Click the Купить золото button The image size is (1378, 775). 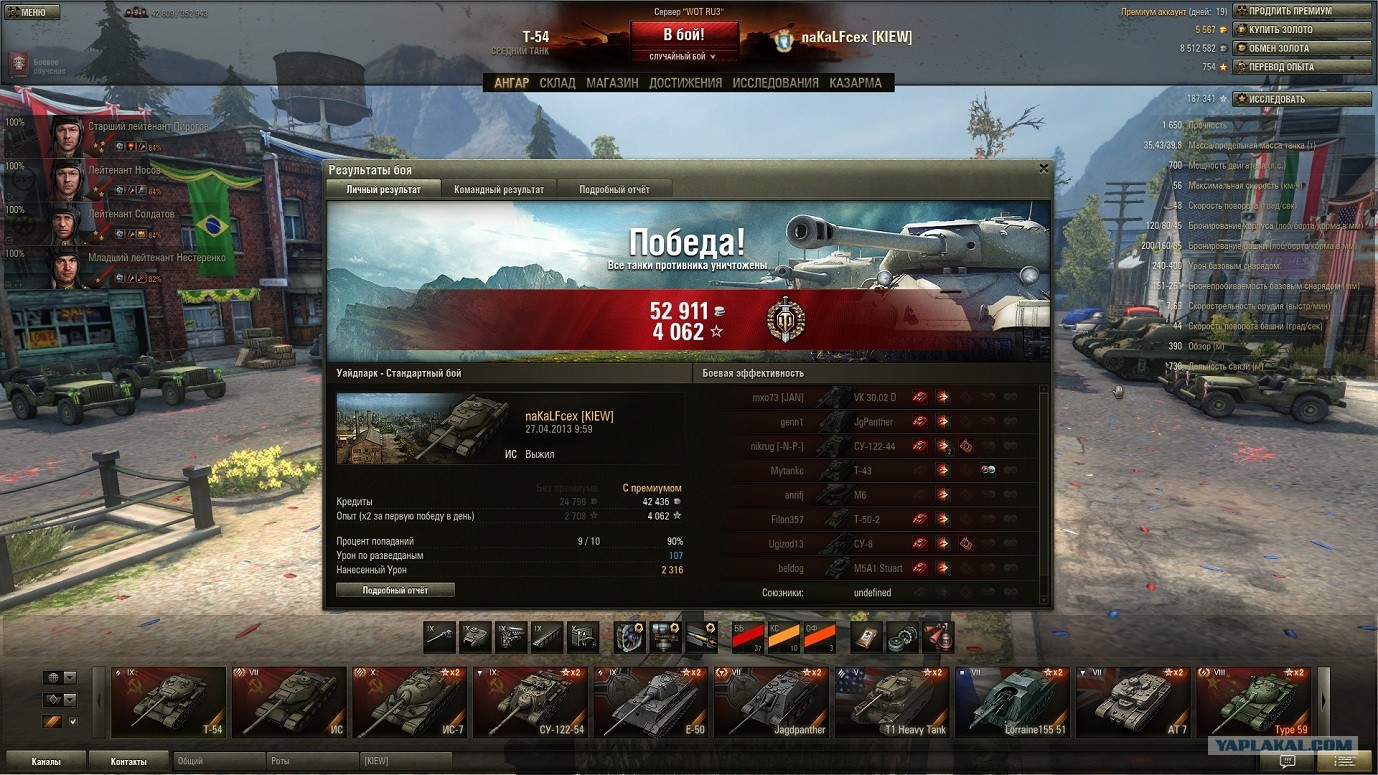pyautogui.click(x=1301, y=30)
